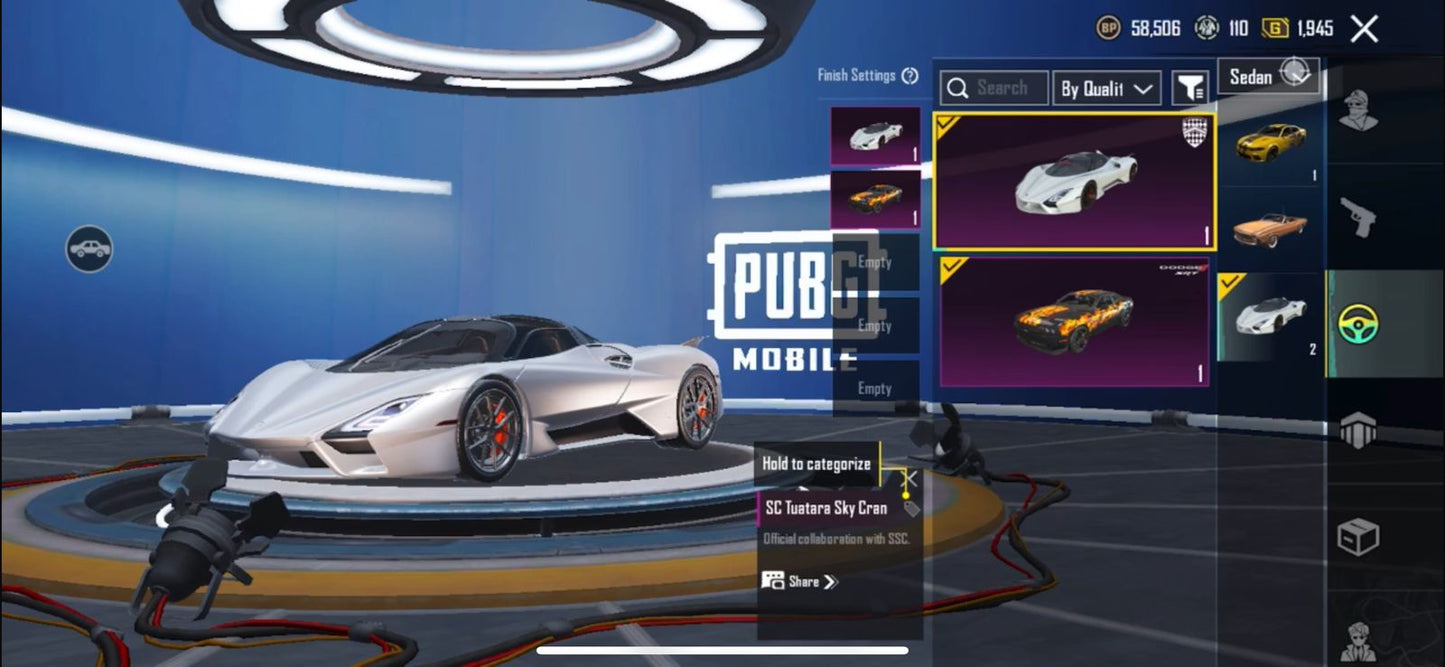This screenshot has width=1445, height=667.
Task: Dismiss the Hold to categorize tooltip
Action: (x=910, y=479)
